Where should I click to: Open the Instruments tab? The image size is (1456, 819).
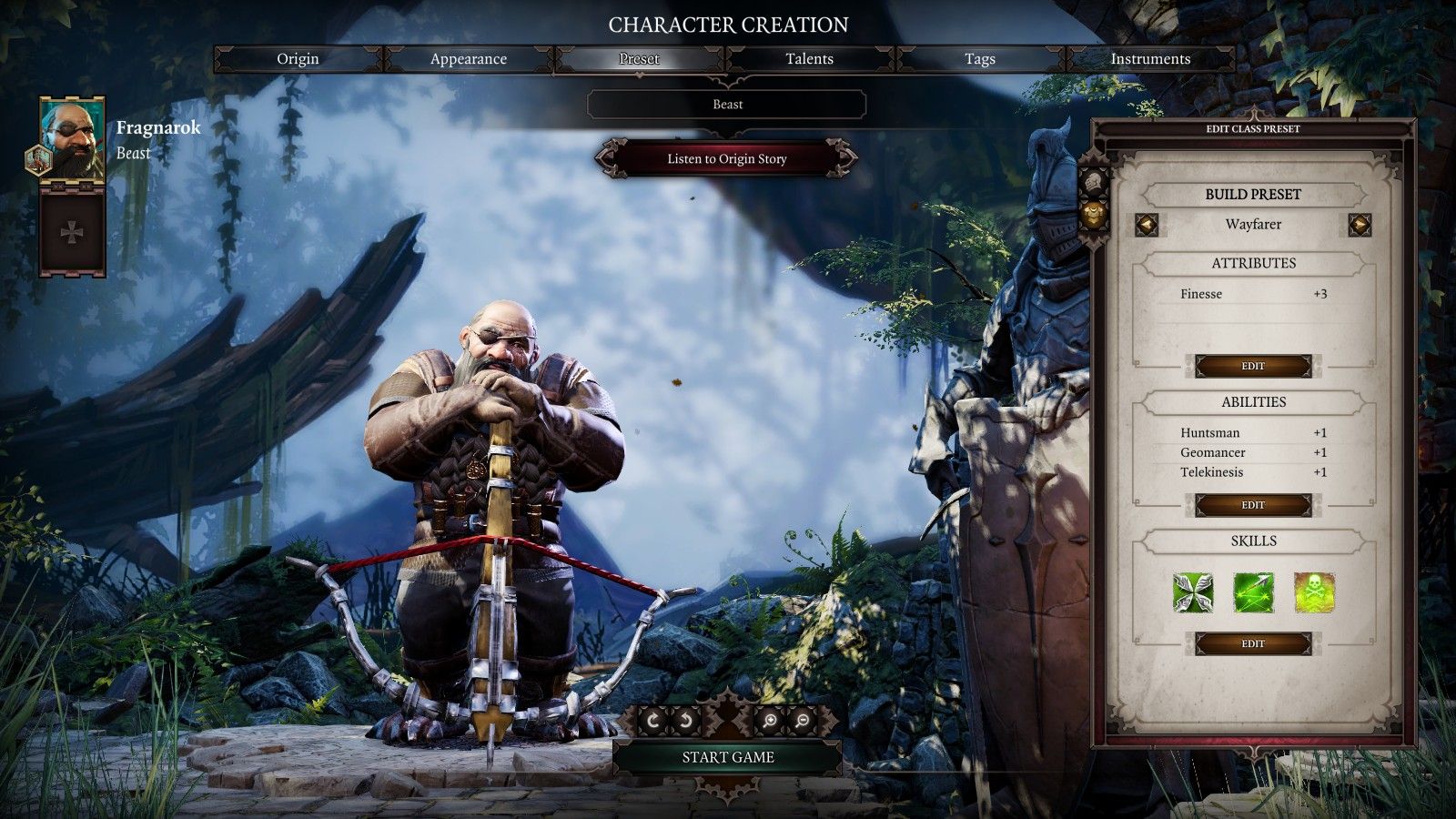pyautogui.click(x=1149, y=59)
